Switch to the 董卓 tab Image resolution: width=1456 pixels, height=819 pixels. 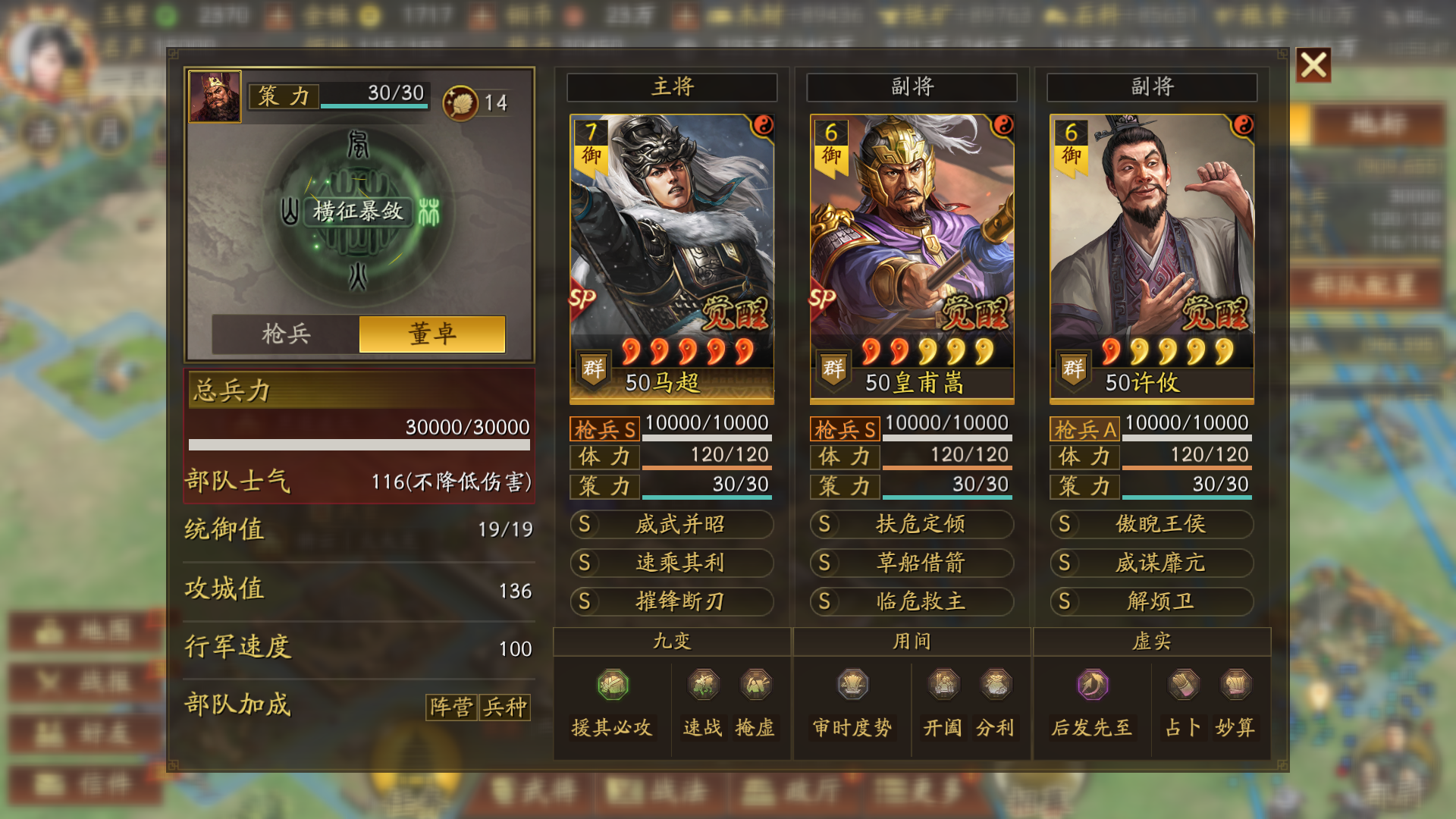(432, 334)
